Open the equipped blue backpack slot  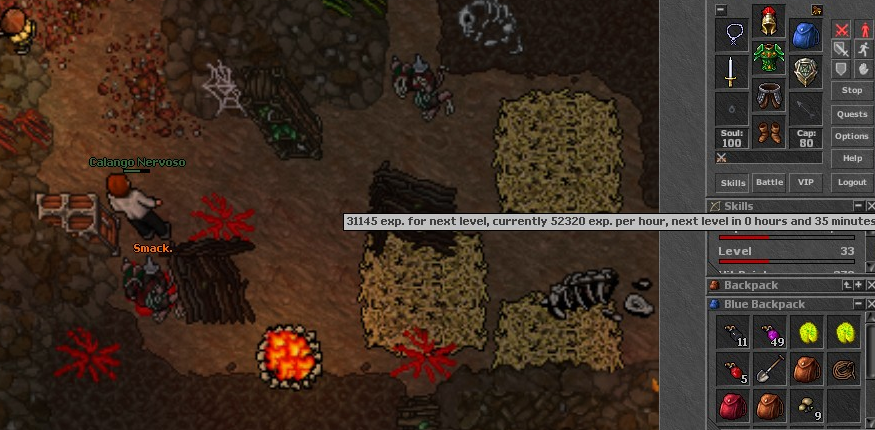tap(806, 35)
